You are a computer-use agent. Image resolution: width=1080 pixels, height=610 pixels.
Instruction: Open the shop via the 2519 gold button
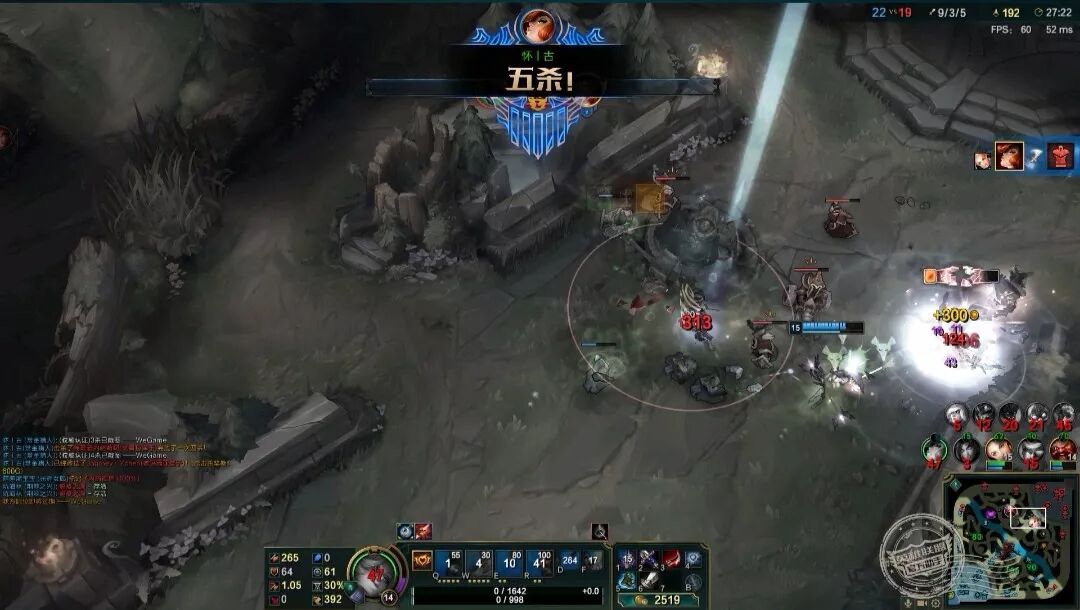(658, 600)
